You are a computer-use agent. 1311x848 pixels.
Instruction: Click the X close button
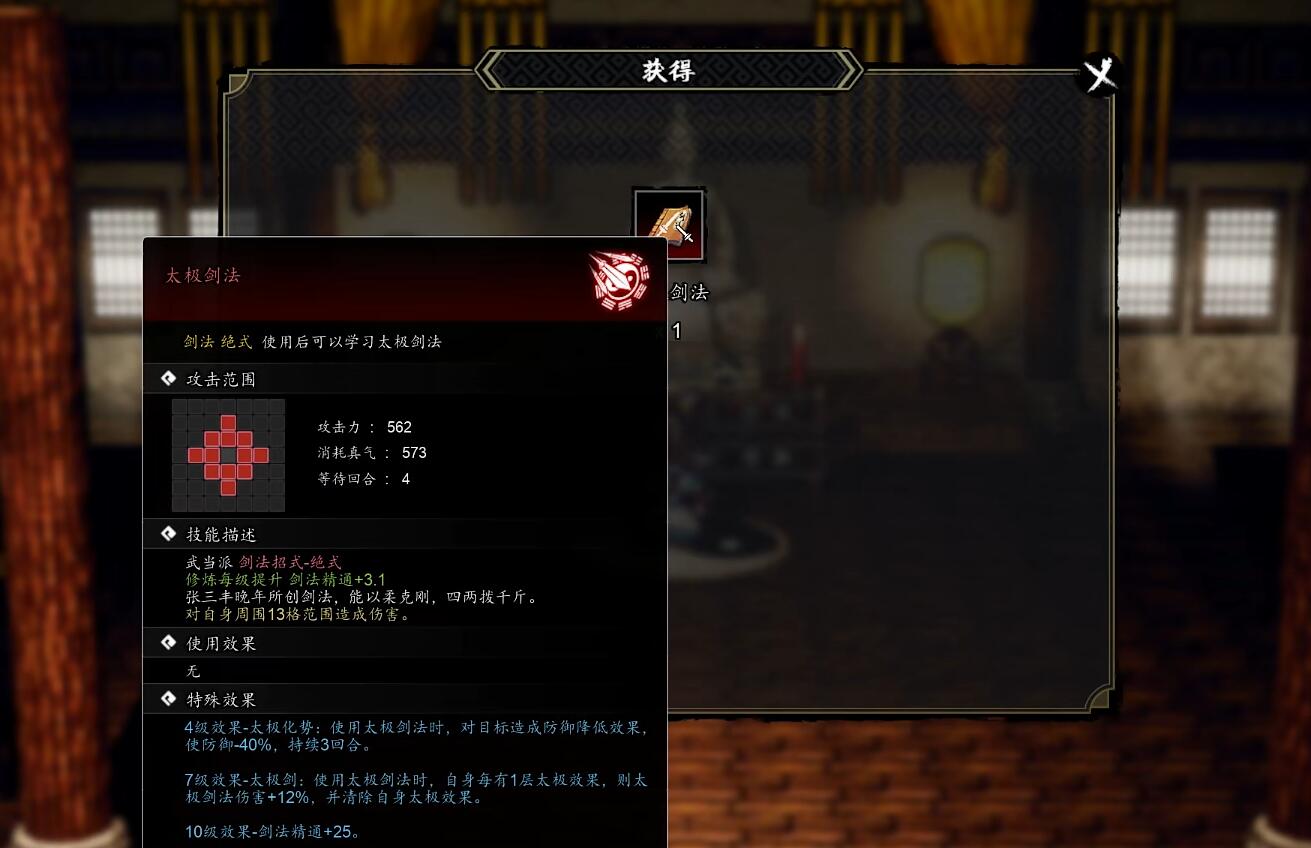tap(1100, 73)
